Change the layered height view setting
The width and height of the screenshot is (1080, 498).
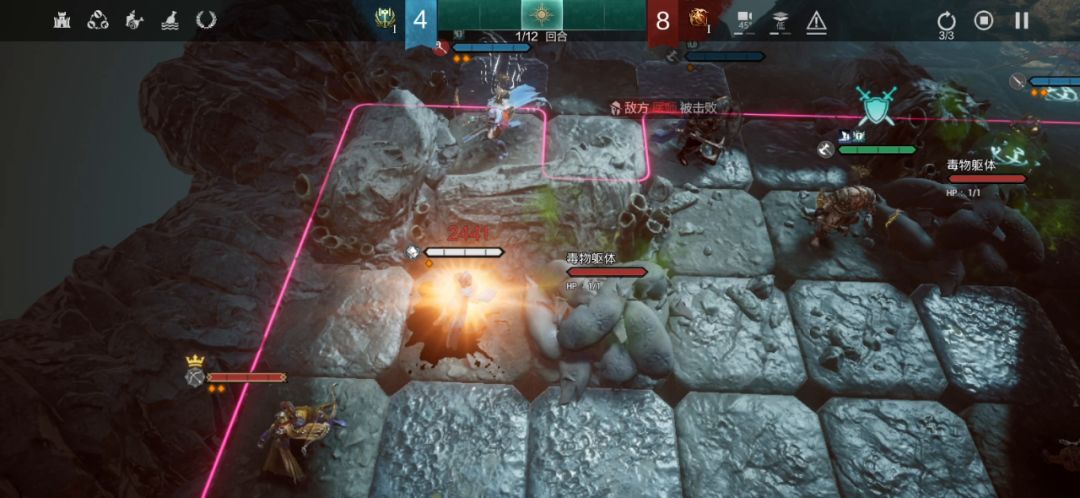[780, 21]
